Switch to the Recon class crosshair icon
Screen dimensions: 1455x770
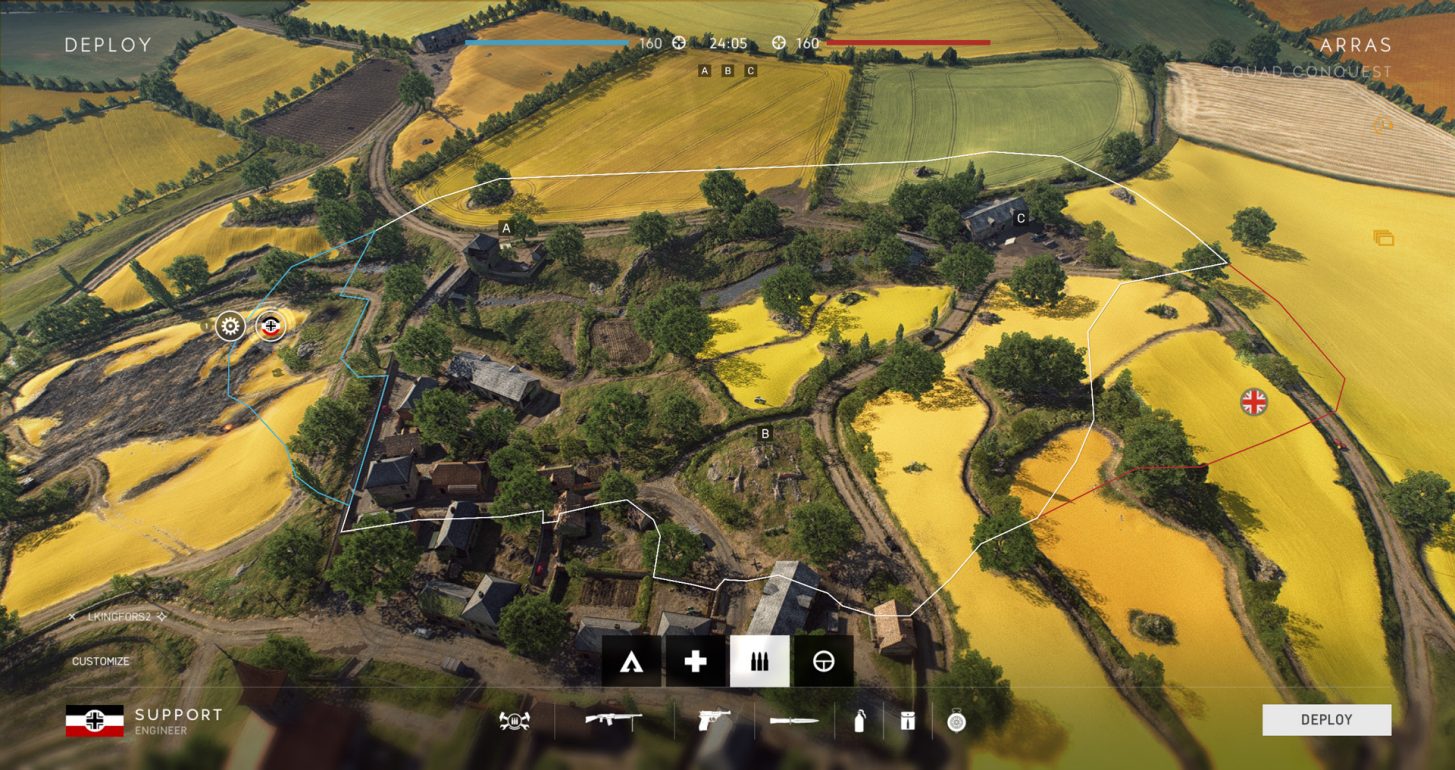click(x=823, y=661)
